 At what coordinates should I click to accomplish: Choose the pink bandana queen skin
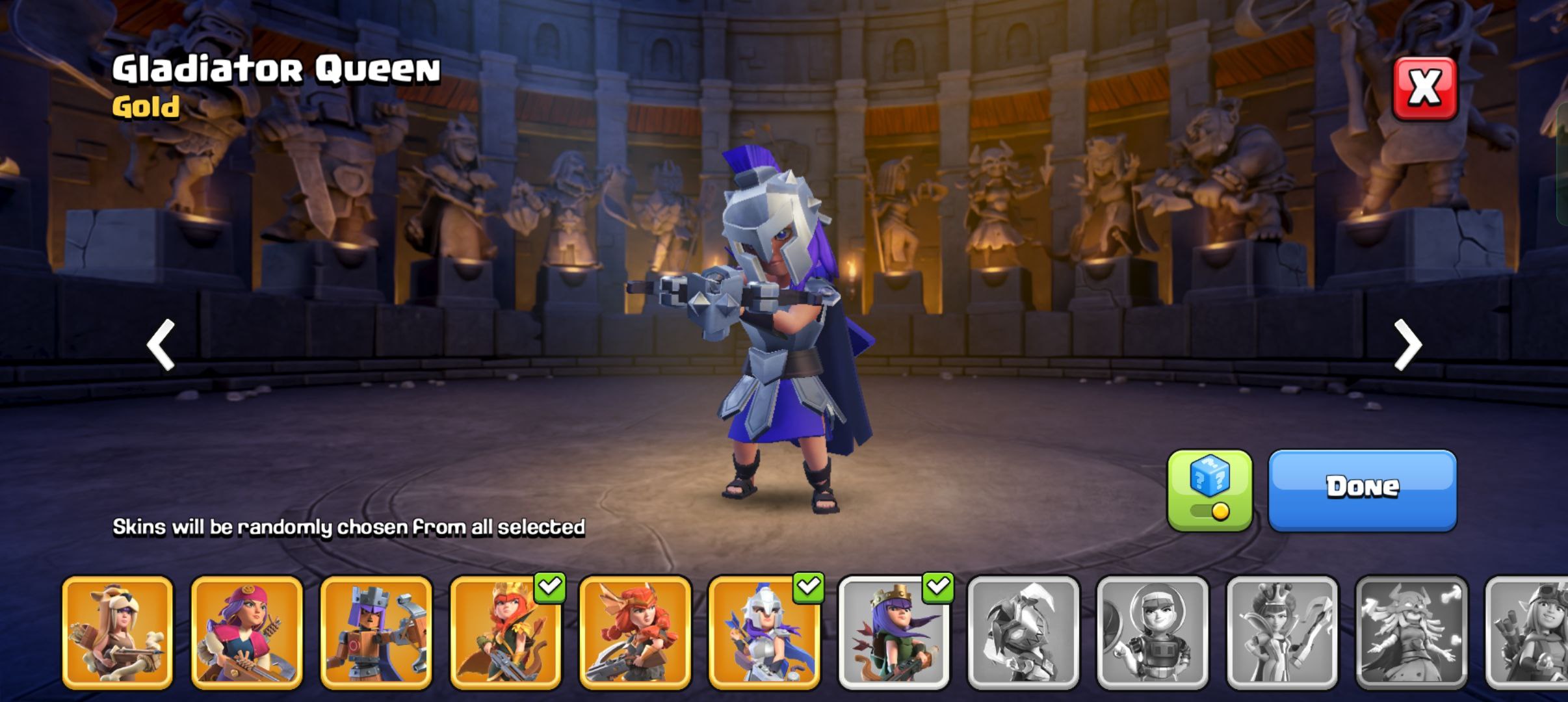pyautogui.click(x=246, y=632)
